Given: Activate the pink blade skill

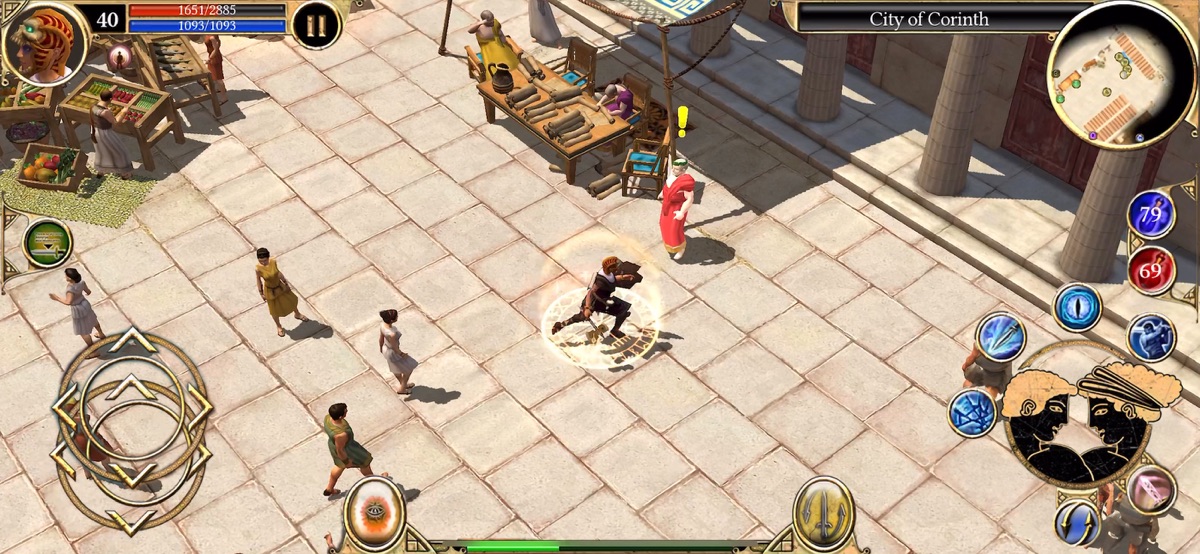Looking at the screenshot, I should pos(1151,489).
